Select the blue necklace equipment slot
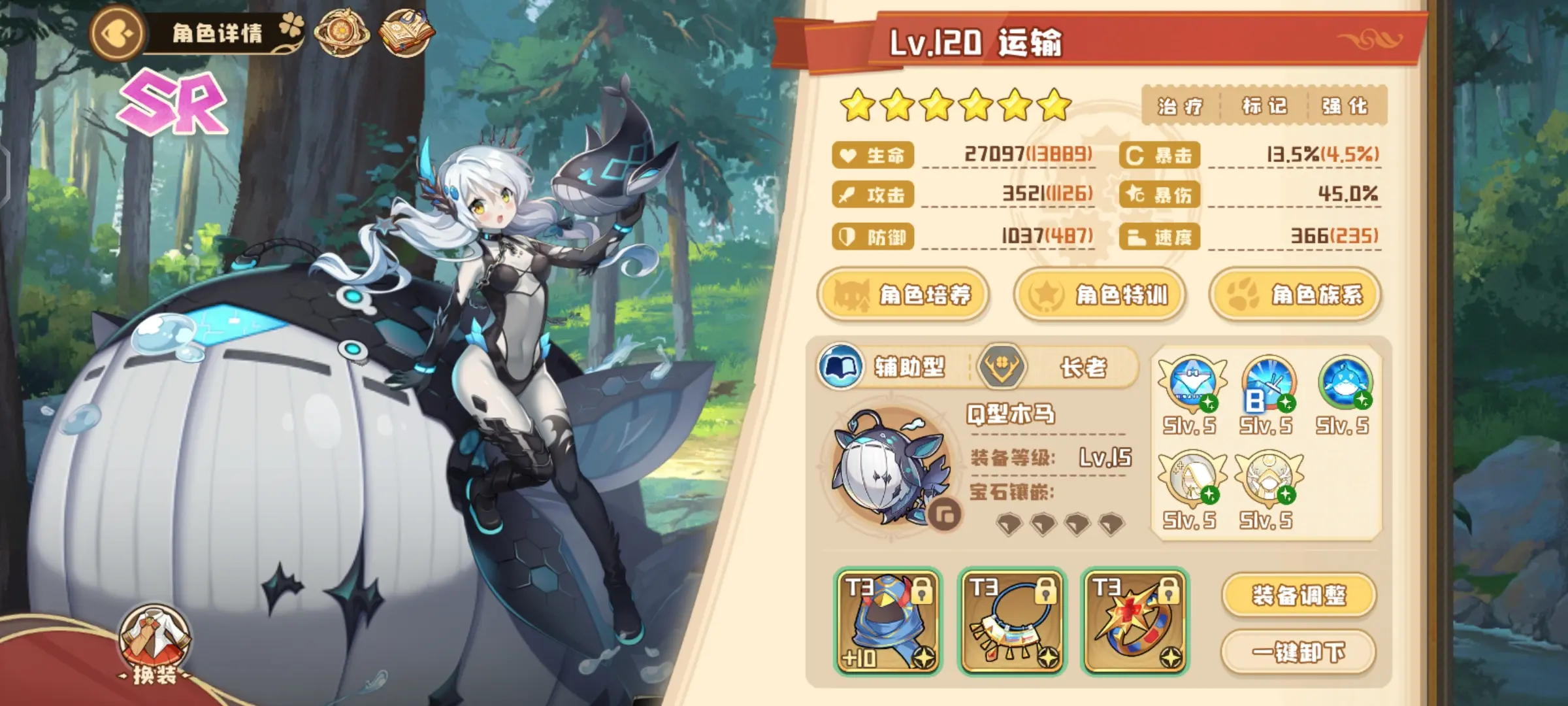 pyautogui.click(x=1011, y=621)
